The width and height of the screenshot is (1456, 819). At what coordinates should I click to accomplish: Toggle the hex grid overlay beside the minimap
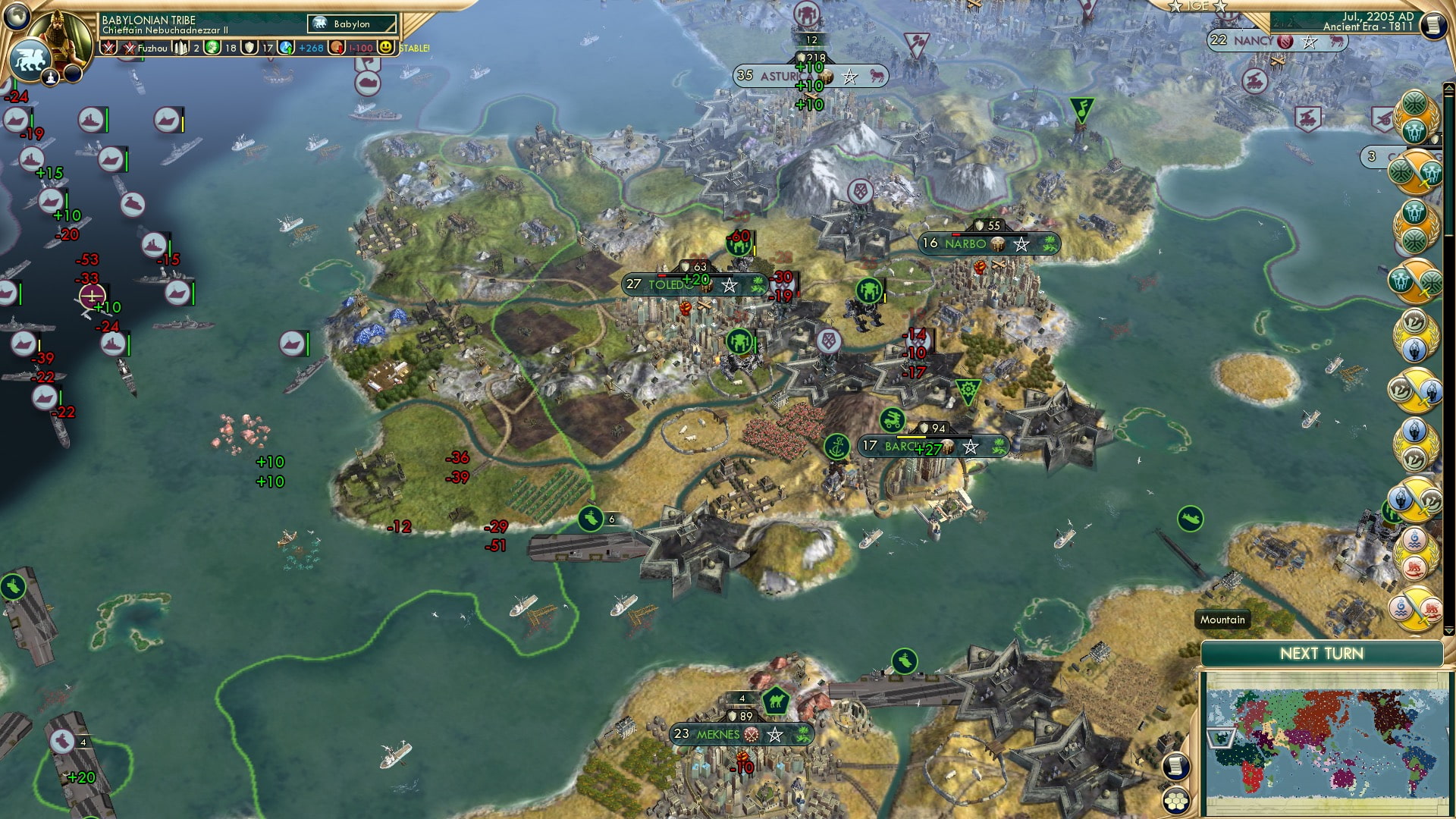point(1176,802)
